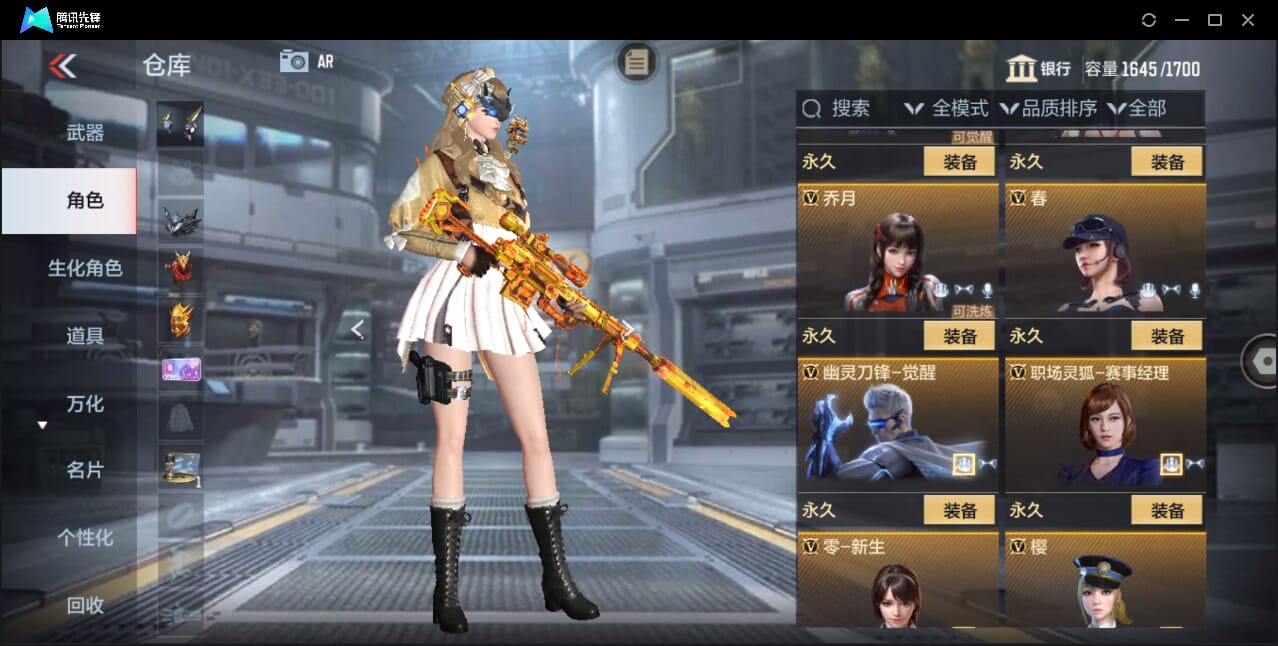Open the 全模式 mode filter dropdown
This screenshot has width=1278, height=646.
click(946, 108)
